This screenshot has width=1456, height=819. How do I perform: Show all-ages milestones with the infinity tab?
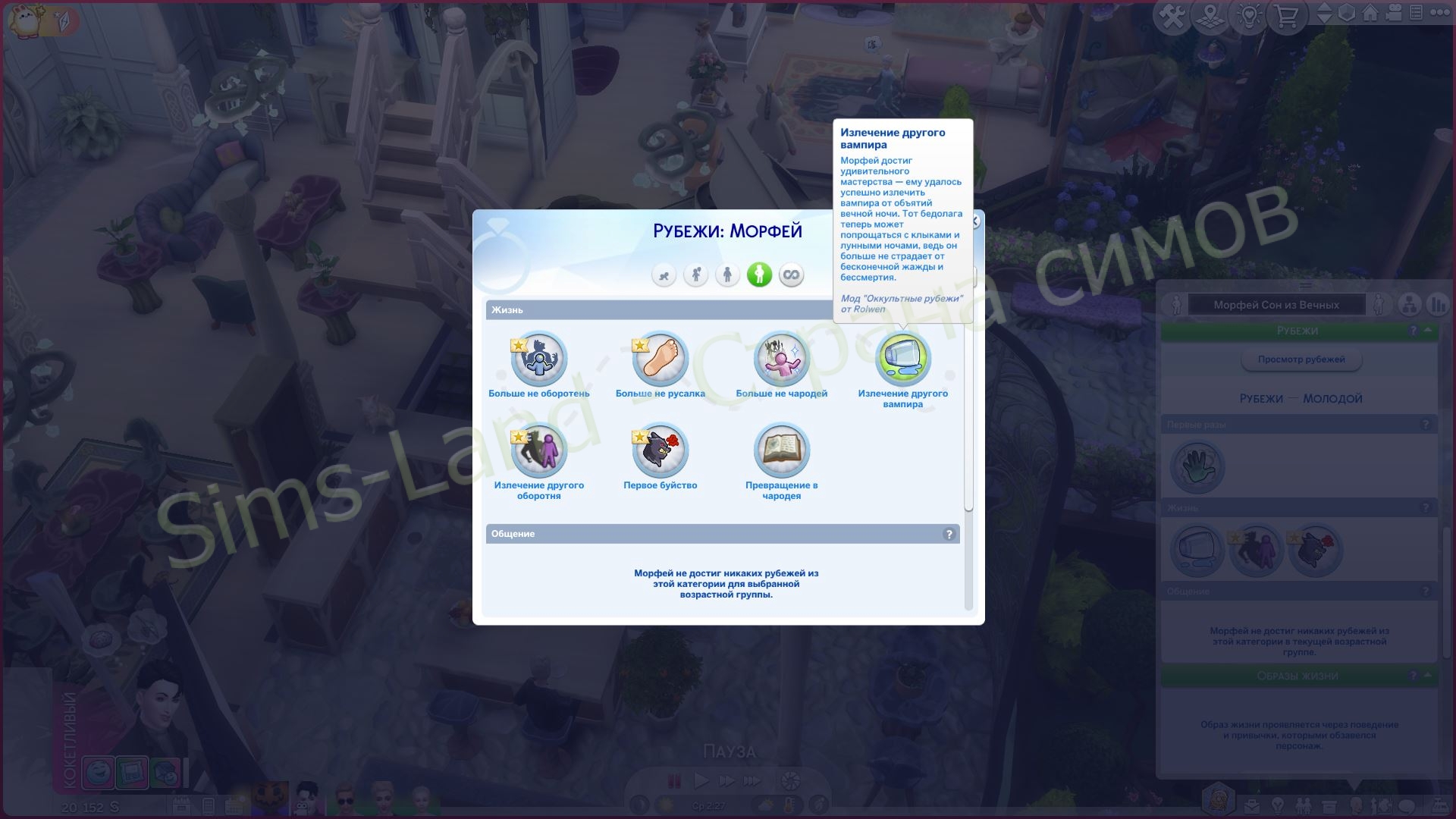[x=791, y=275]
